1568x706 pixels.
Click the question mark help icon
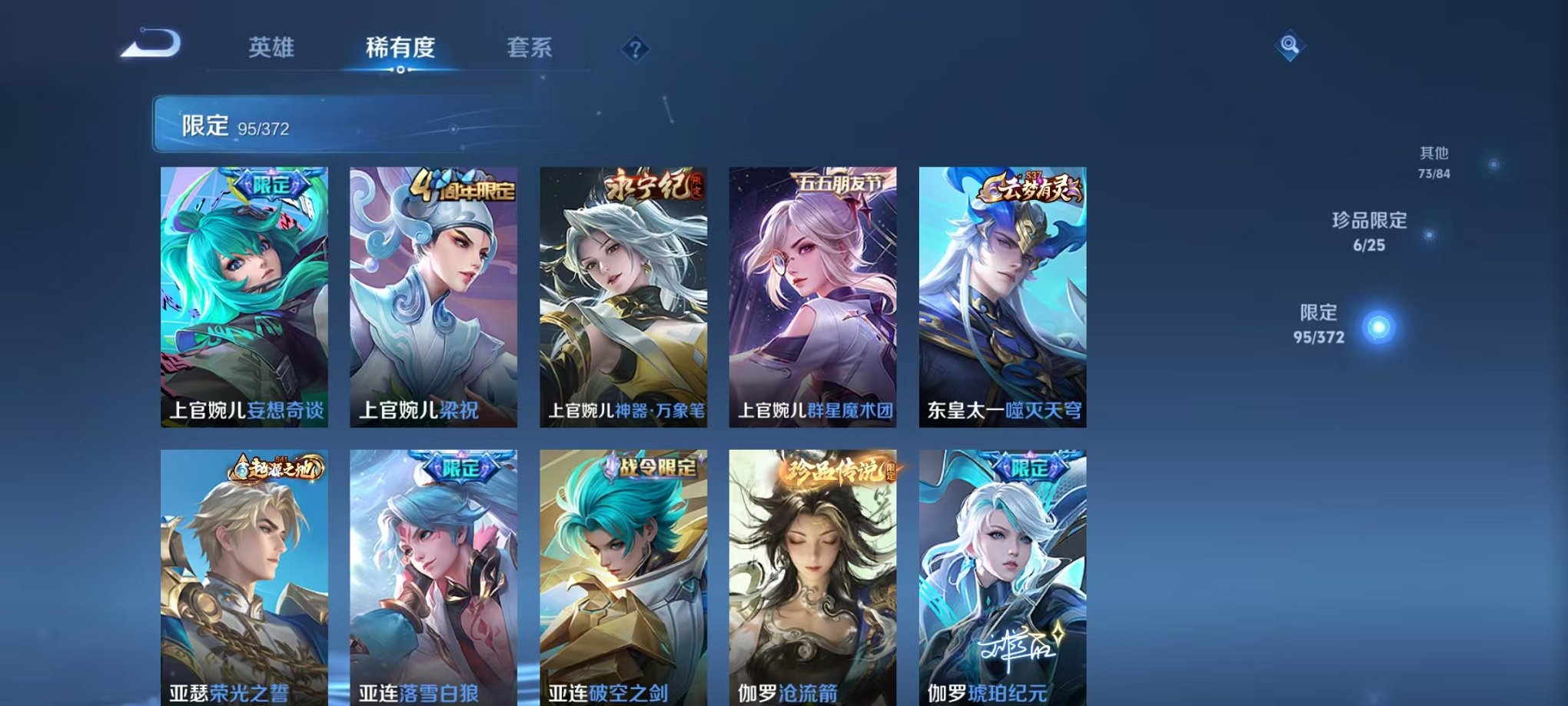click(x=635, y=49)
